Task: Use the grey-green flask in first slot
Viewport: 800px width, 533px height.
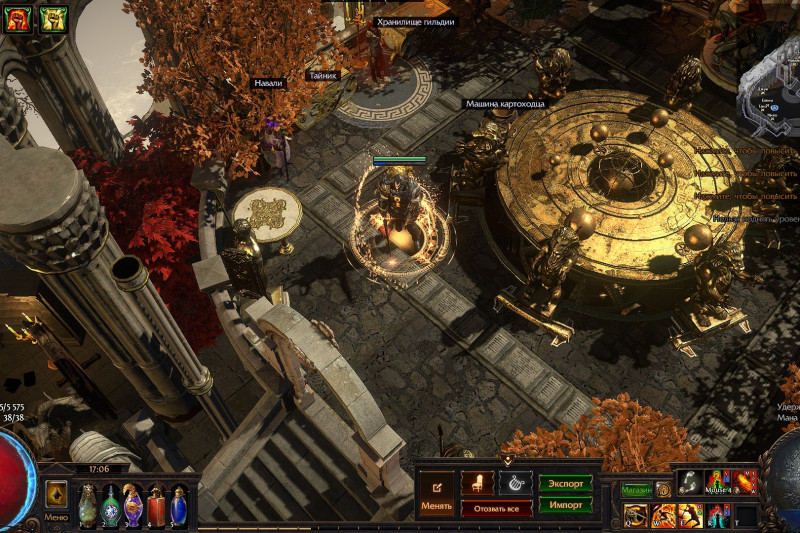Action: (x=88, y=505)
